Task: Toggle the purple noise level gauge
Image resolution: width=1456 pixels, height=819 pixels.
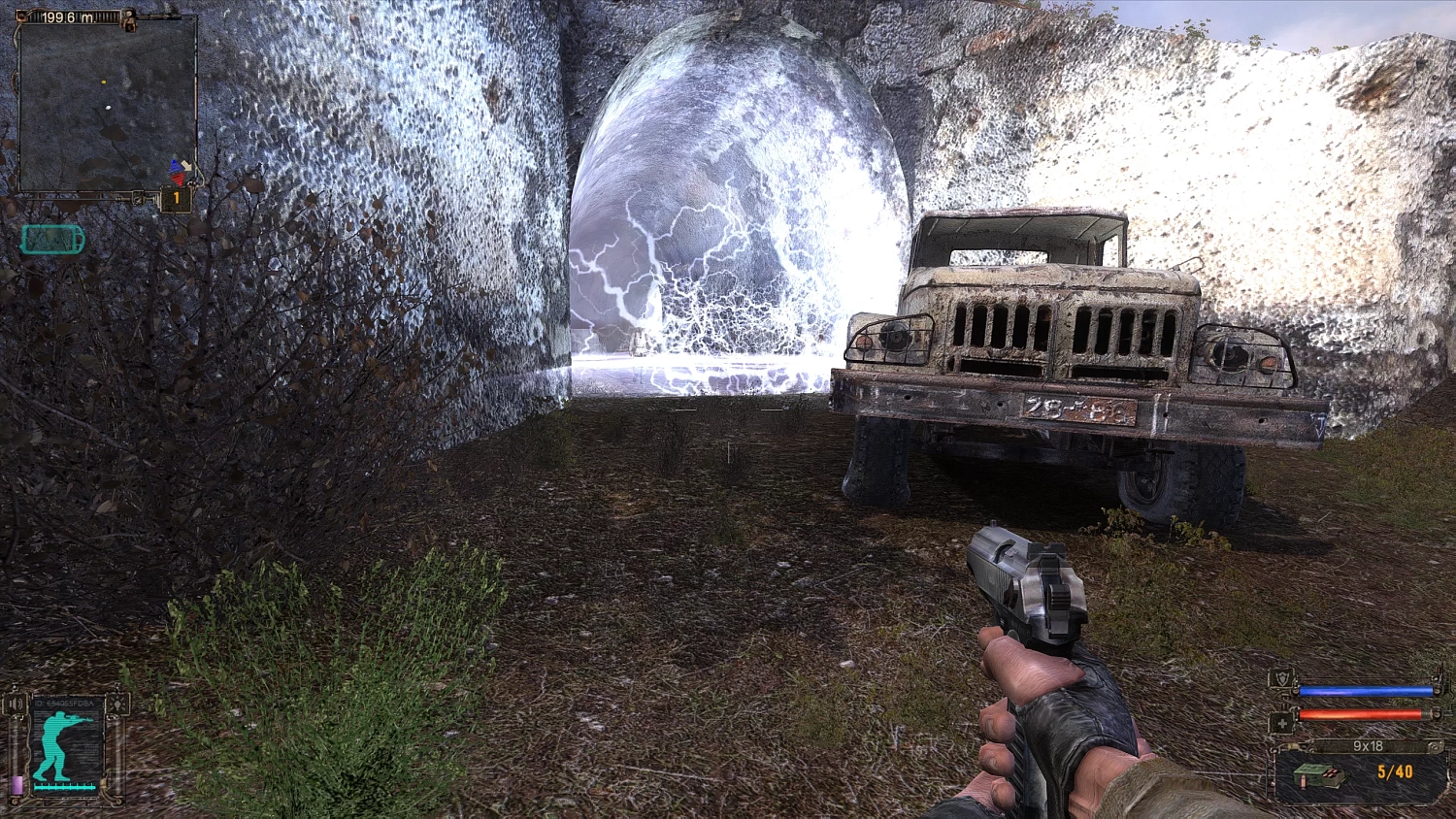Action: tap(17, 785)
